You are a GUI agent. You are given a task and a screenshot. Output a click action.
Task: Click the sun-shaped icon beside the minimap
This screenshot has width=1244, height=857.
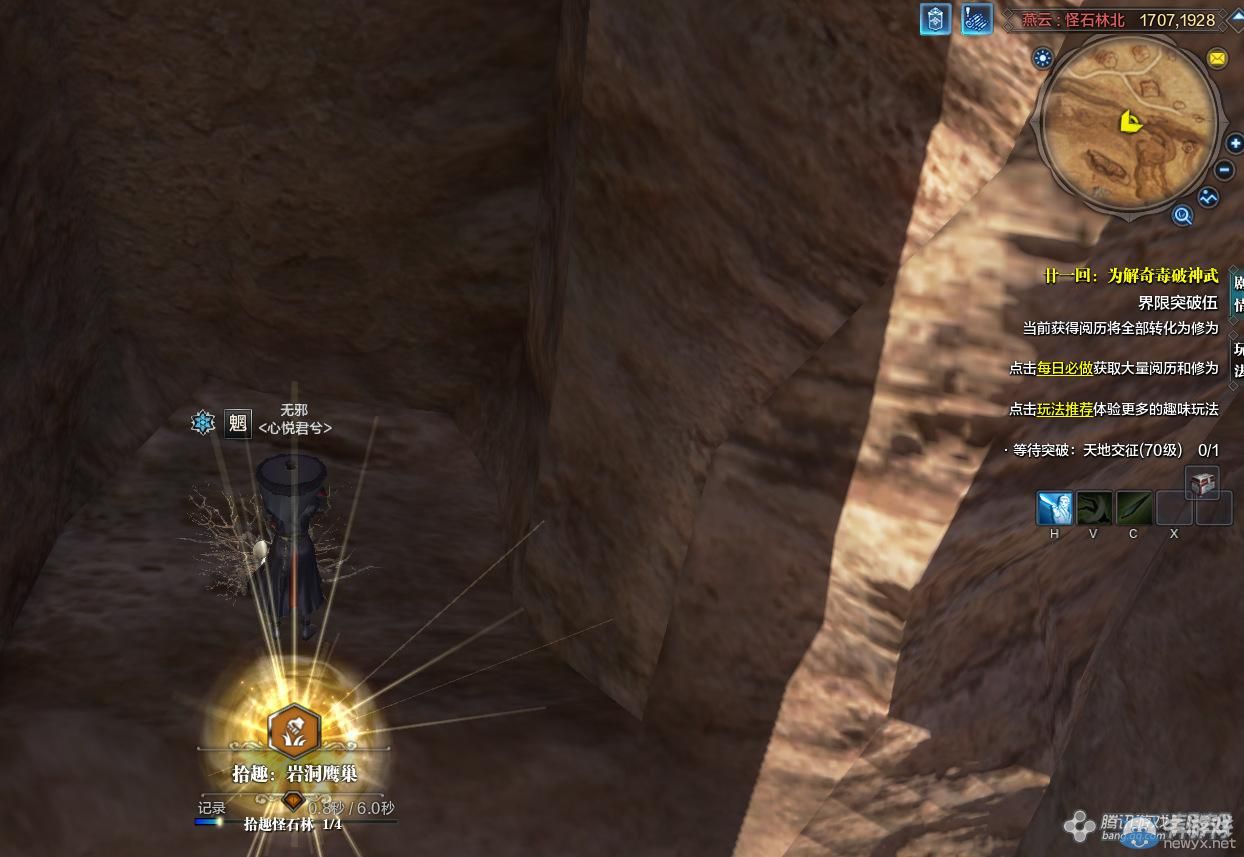[1044, 58]
